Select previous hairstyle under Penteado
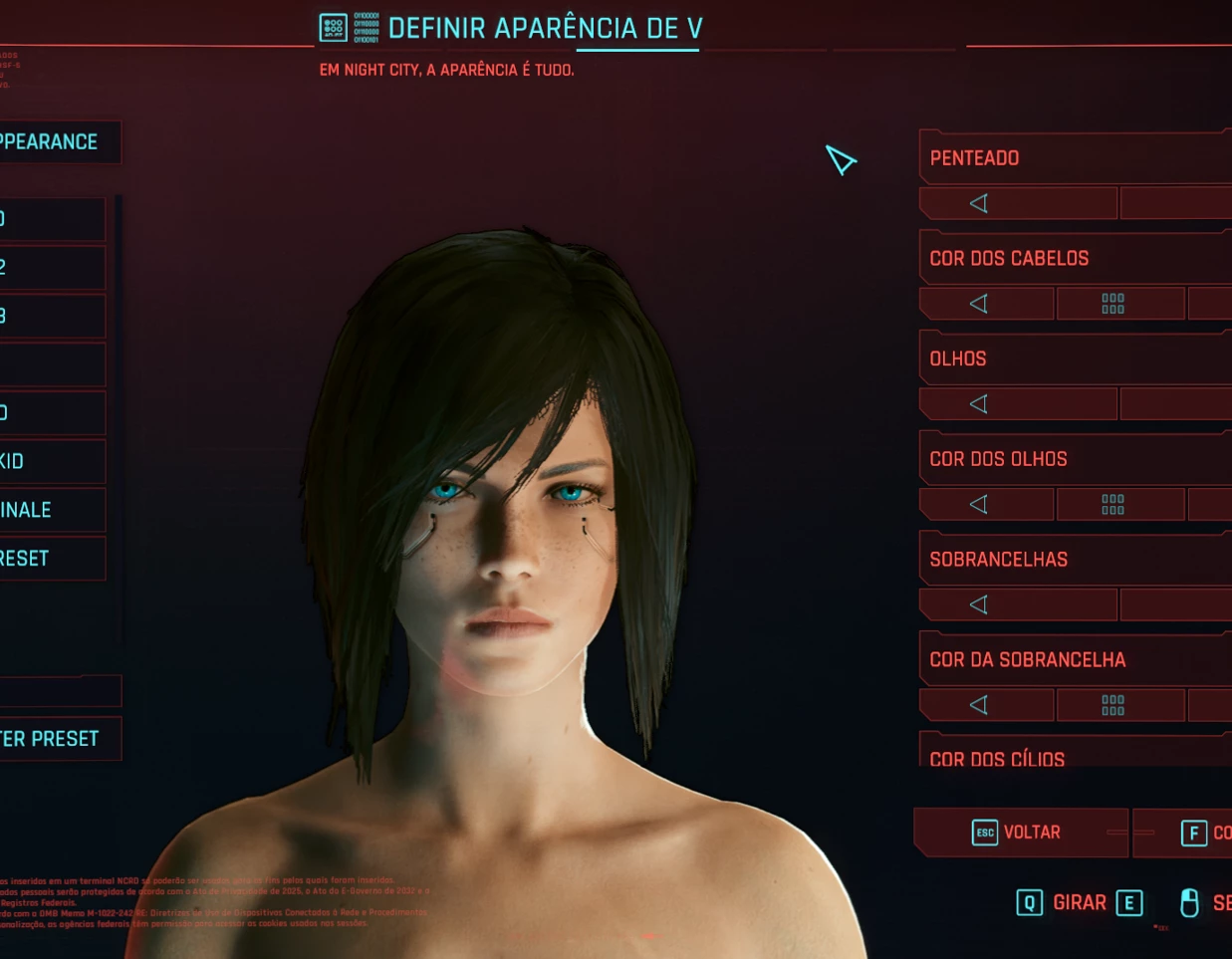Viewport: 1232px width, 959px height. click(x=979, y=204)
